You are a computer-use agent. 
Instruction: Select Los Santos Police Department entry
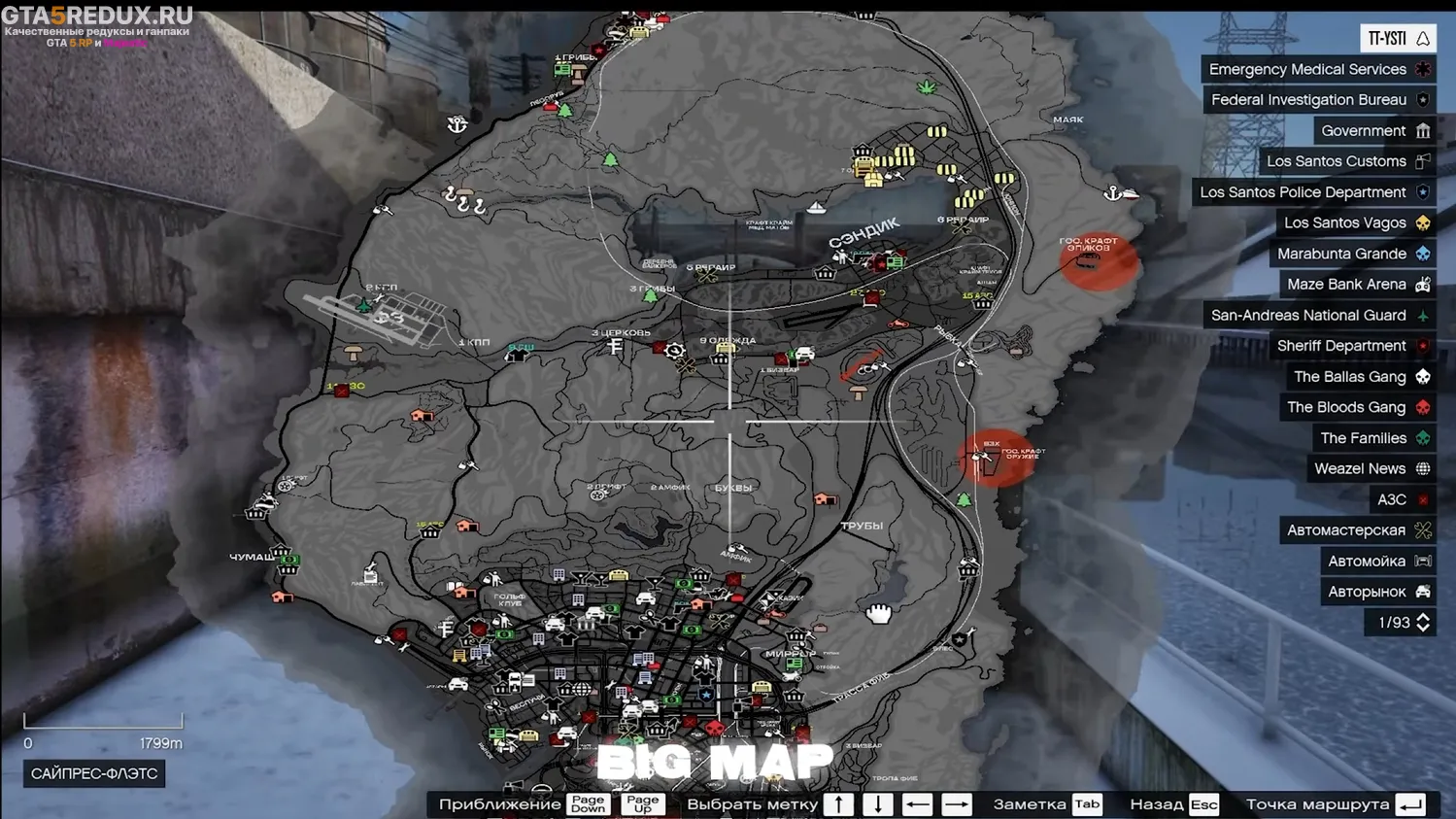tap(1313, 192)
